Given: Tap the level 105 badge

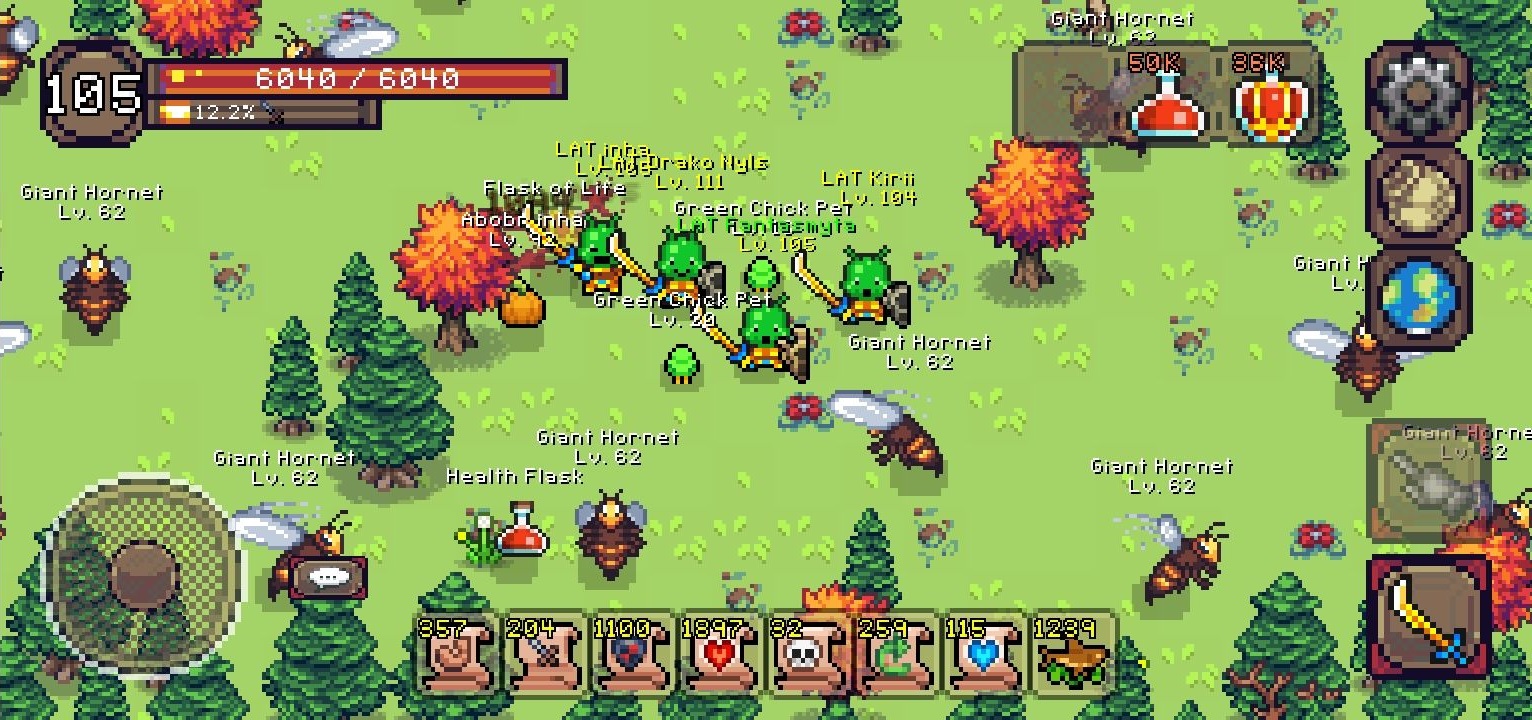Looking at the screenshot, I should point(92,95).
